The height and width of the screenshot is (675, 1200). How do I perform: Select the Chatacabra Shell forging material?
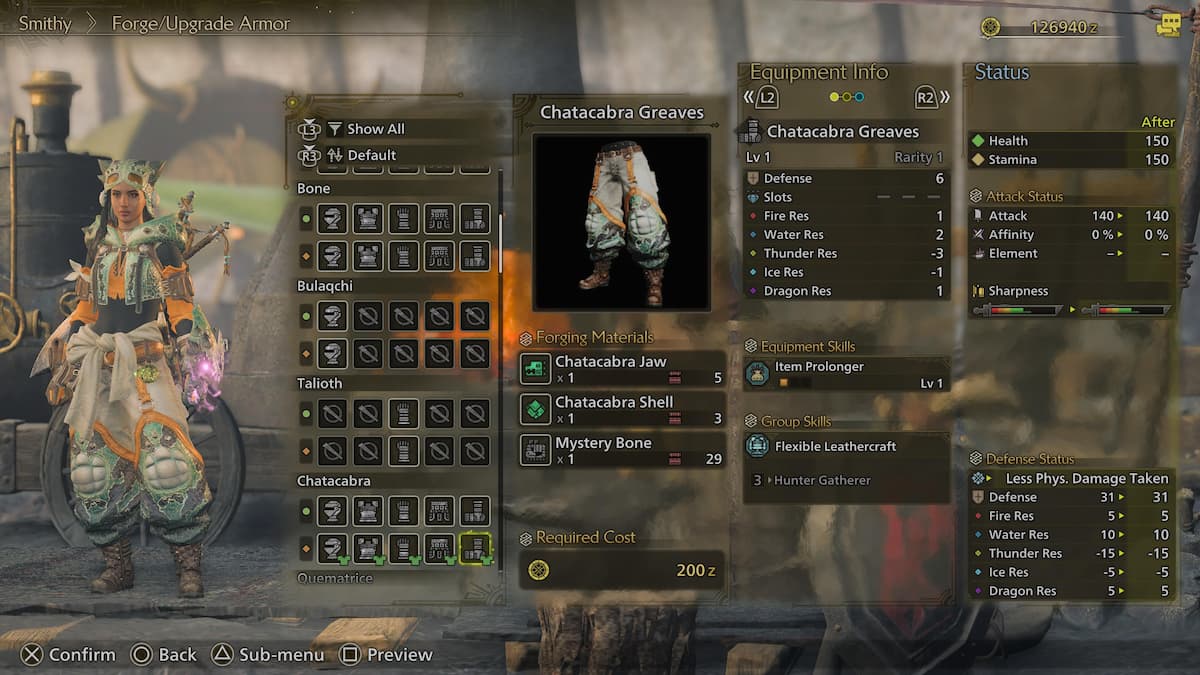tap(622, 410)
